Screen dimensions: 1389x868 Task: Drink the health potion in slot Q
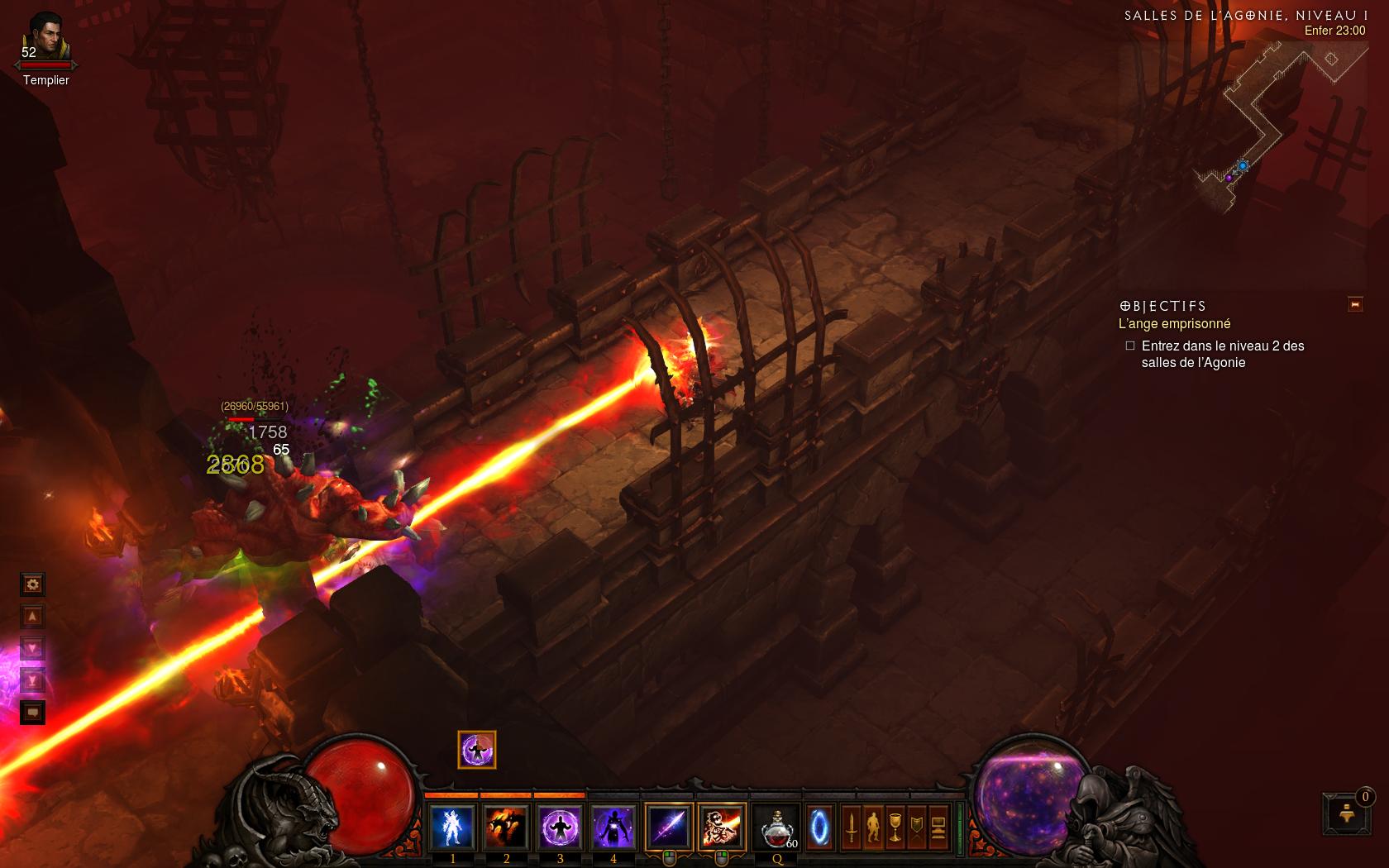[777, 827]
